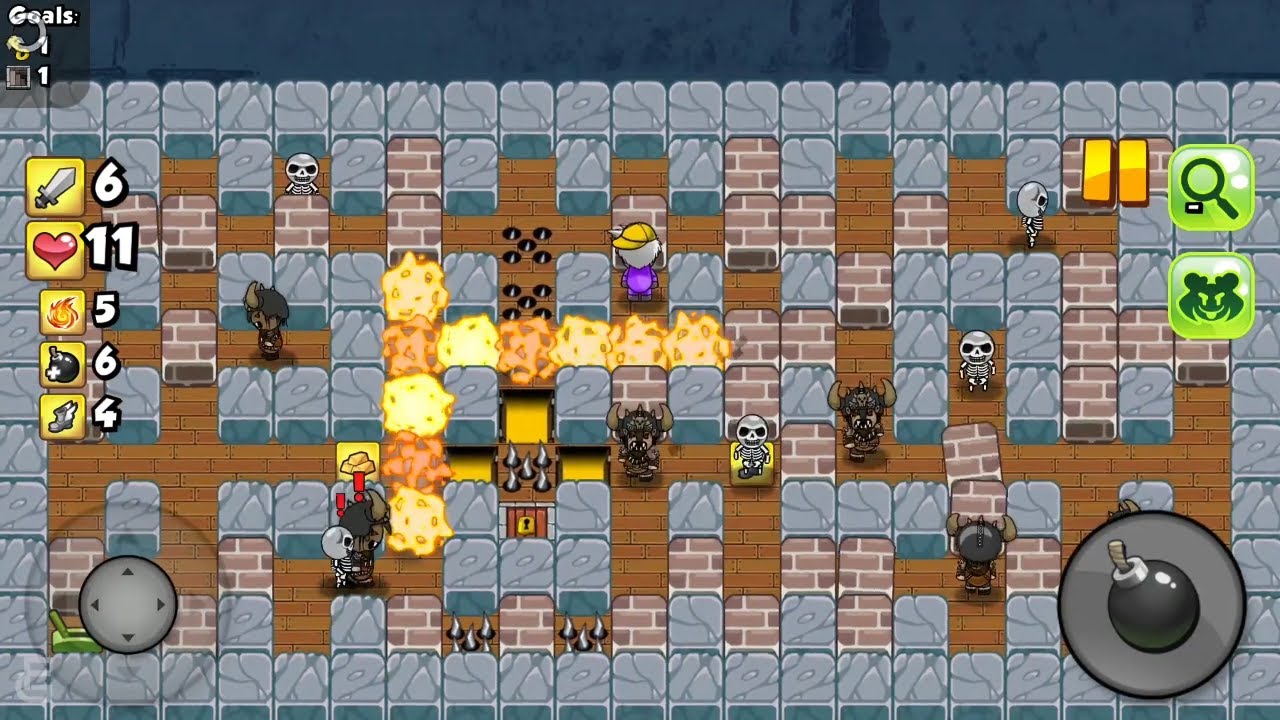Activate the green bear pet button
Image resolution: width=1280 pixels, height=720 pixels.
tap(1210, 296)
